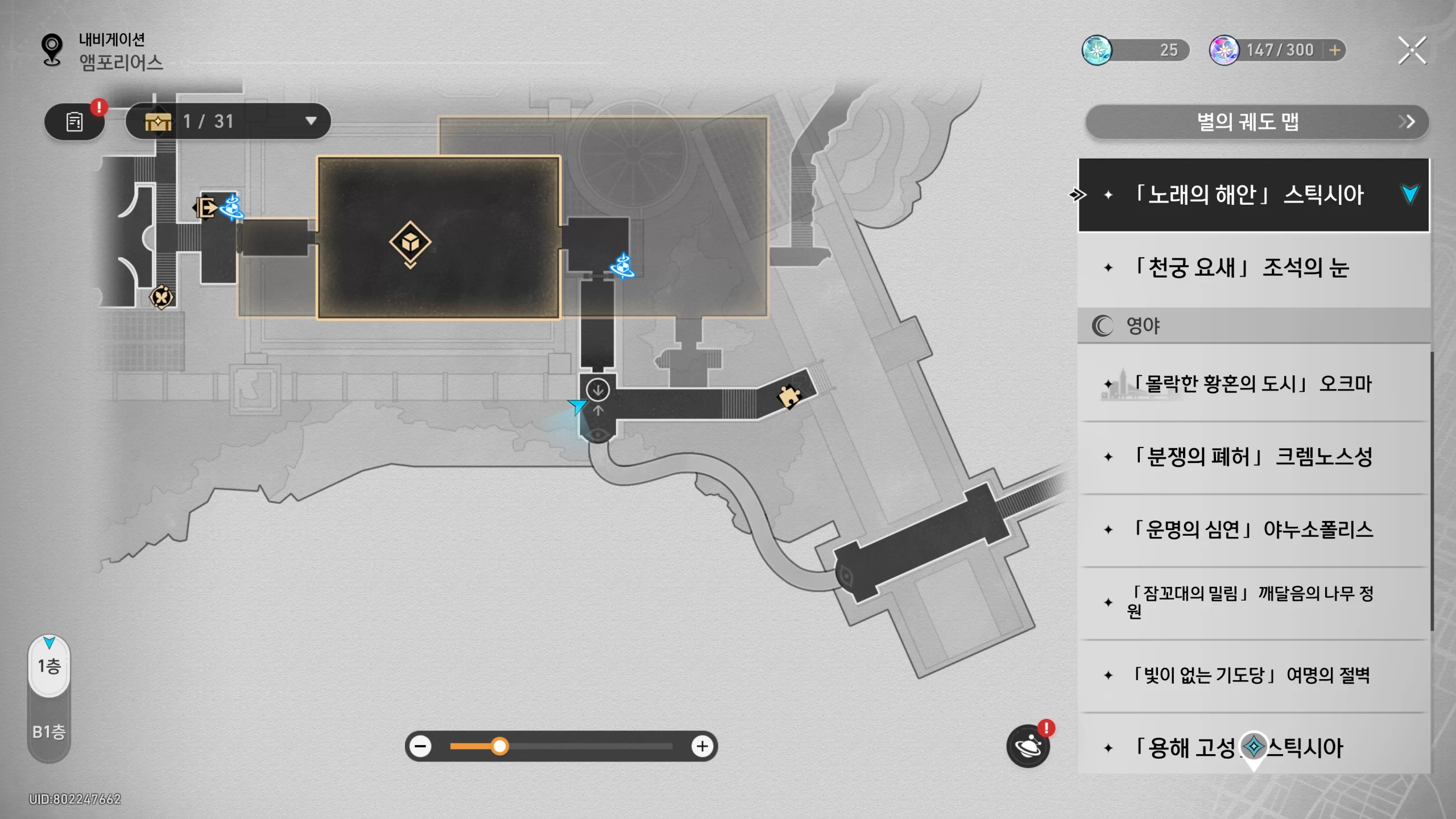Close the navigation map

pos(1412,51)
